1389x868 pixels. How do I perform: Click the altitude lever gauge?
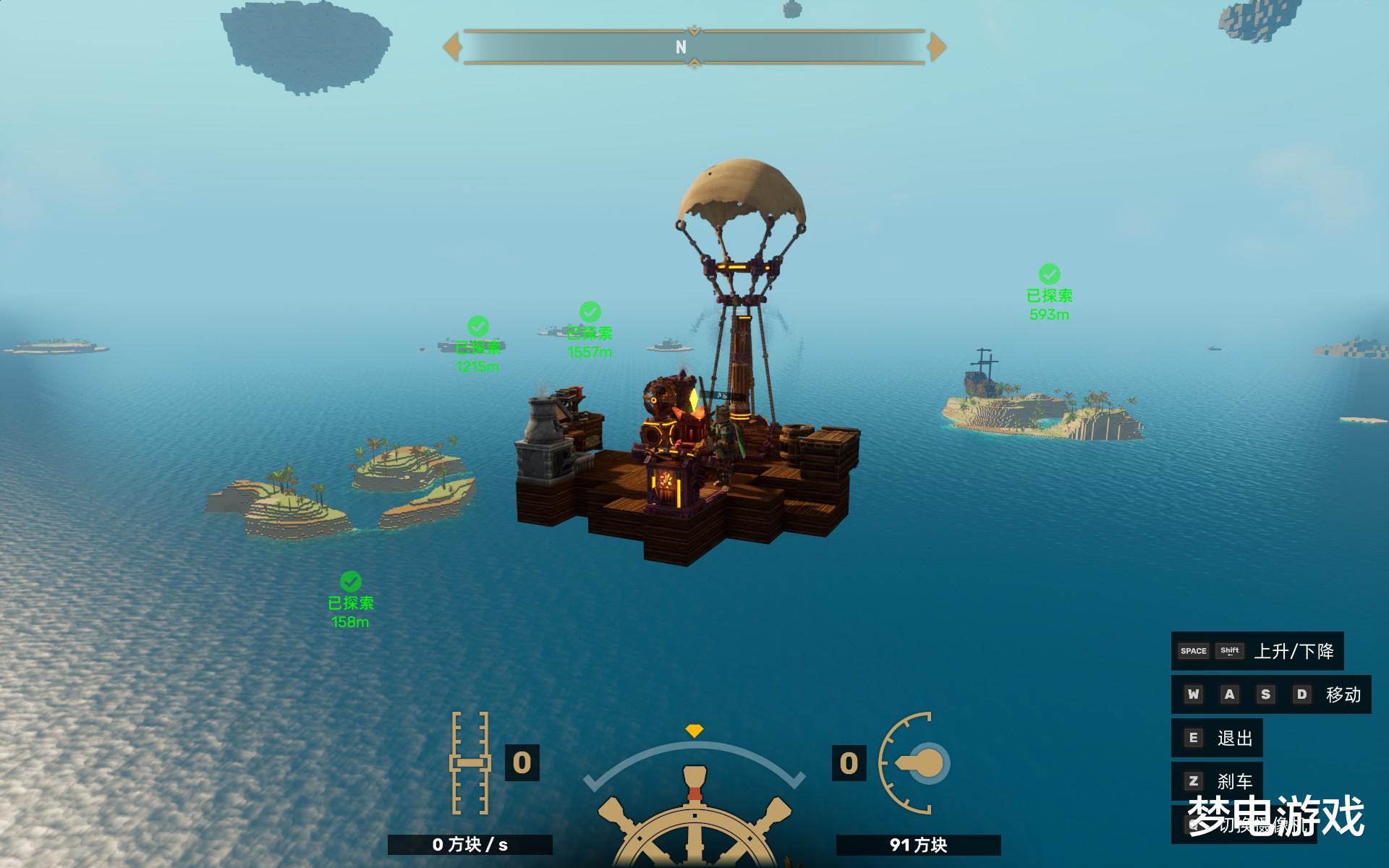point(470,763)
